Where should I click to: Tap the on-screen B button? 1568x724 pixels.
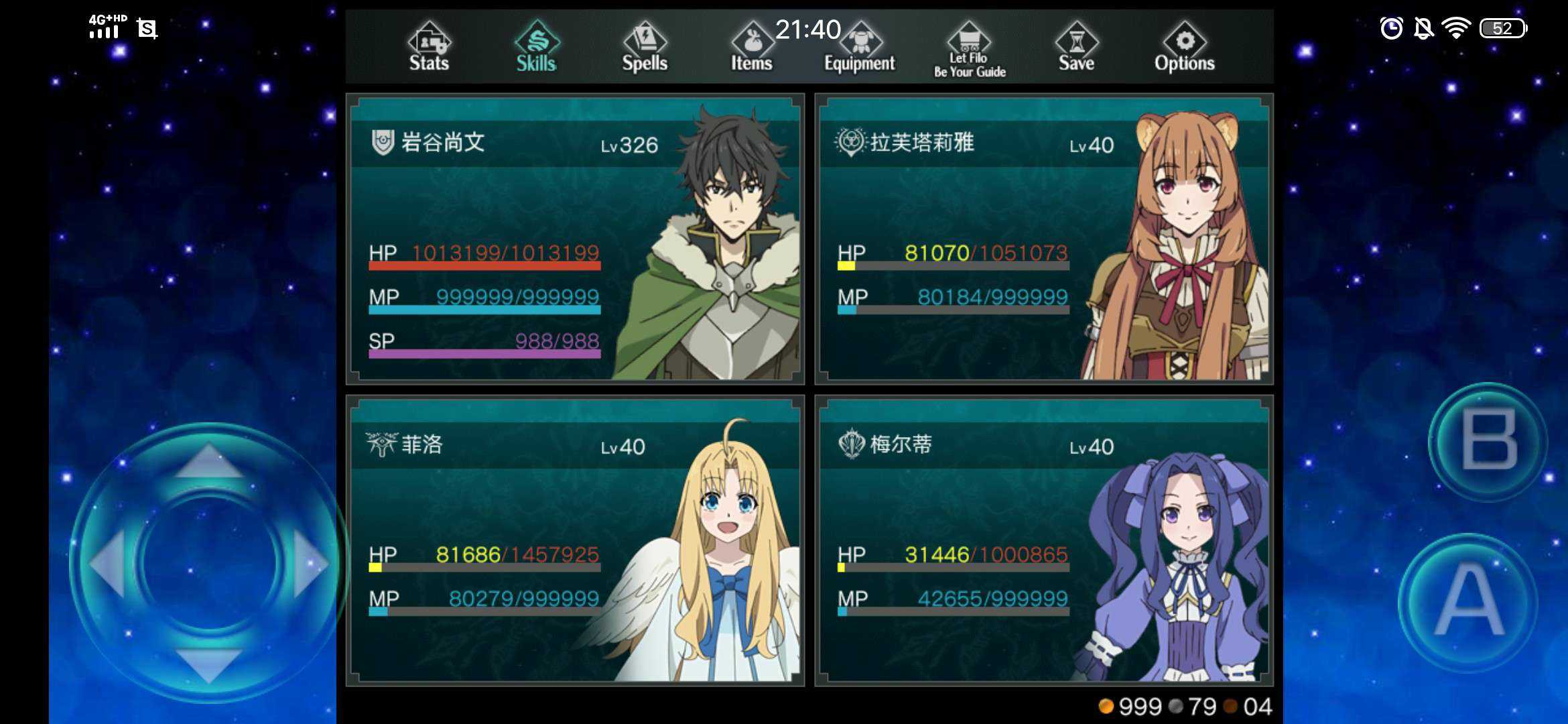[1488, 440]
